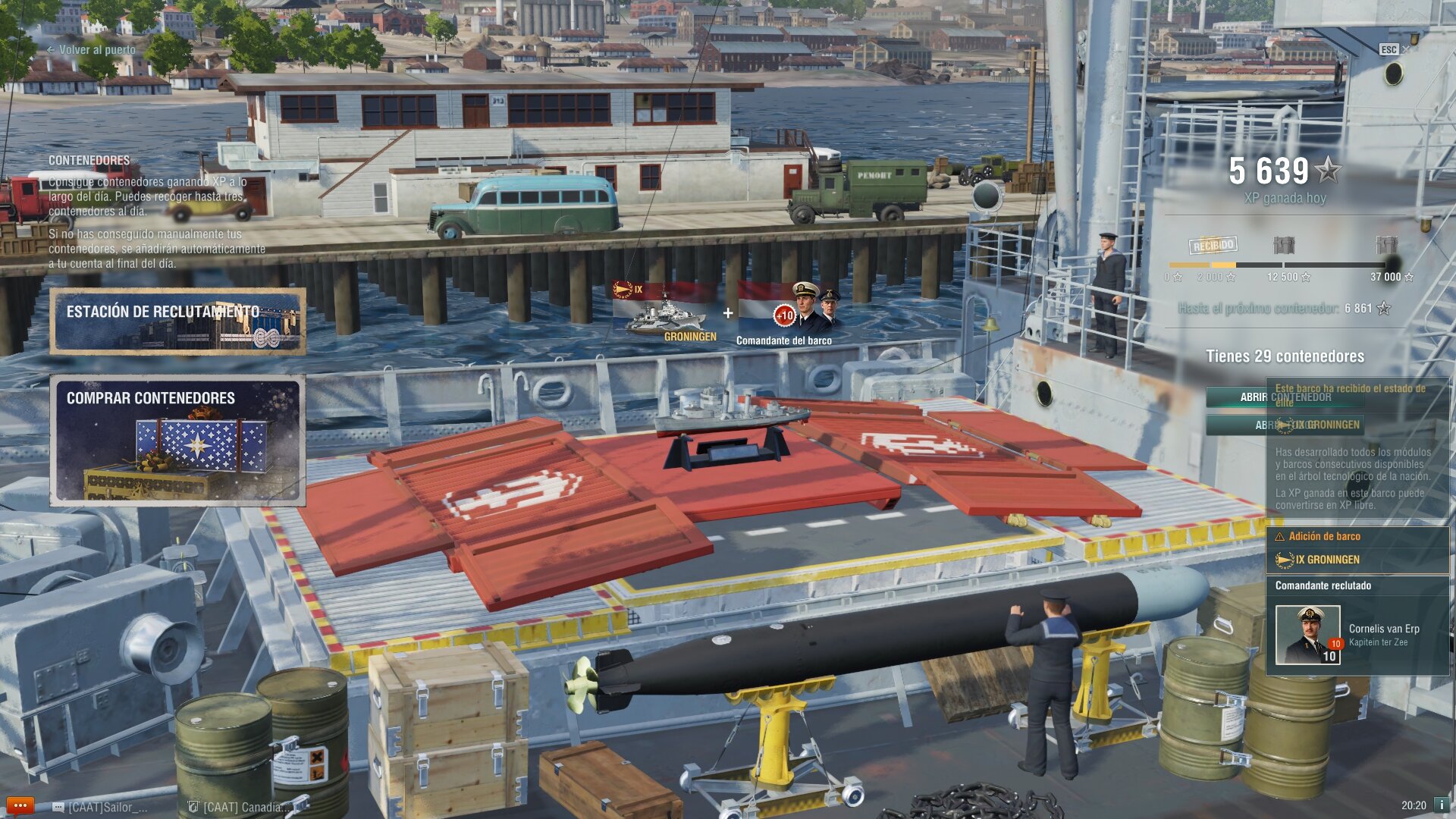This screenshot has width=1456, height=819.
Task: Select the 37 000 XP container icon
Action: (x=1385, y=245)
